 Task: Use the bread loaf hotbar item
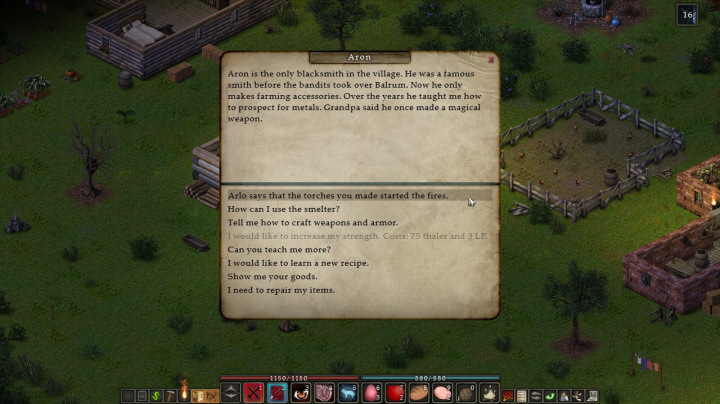[x=420, y=393]
